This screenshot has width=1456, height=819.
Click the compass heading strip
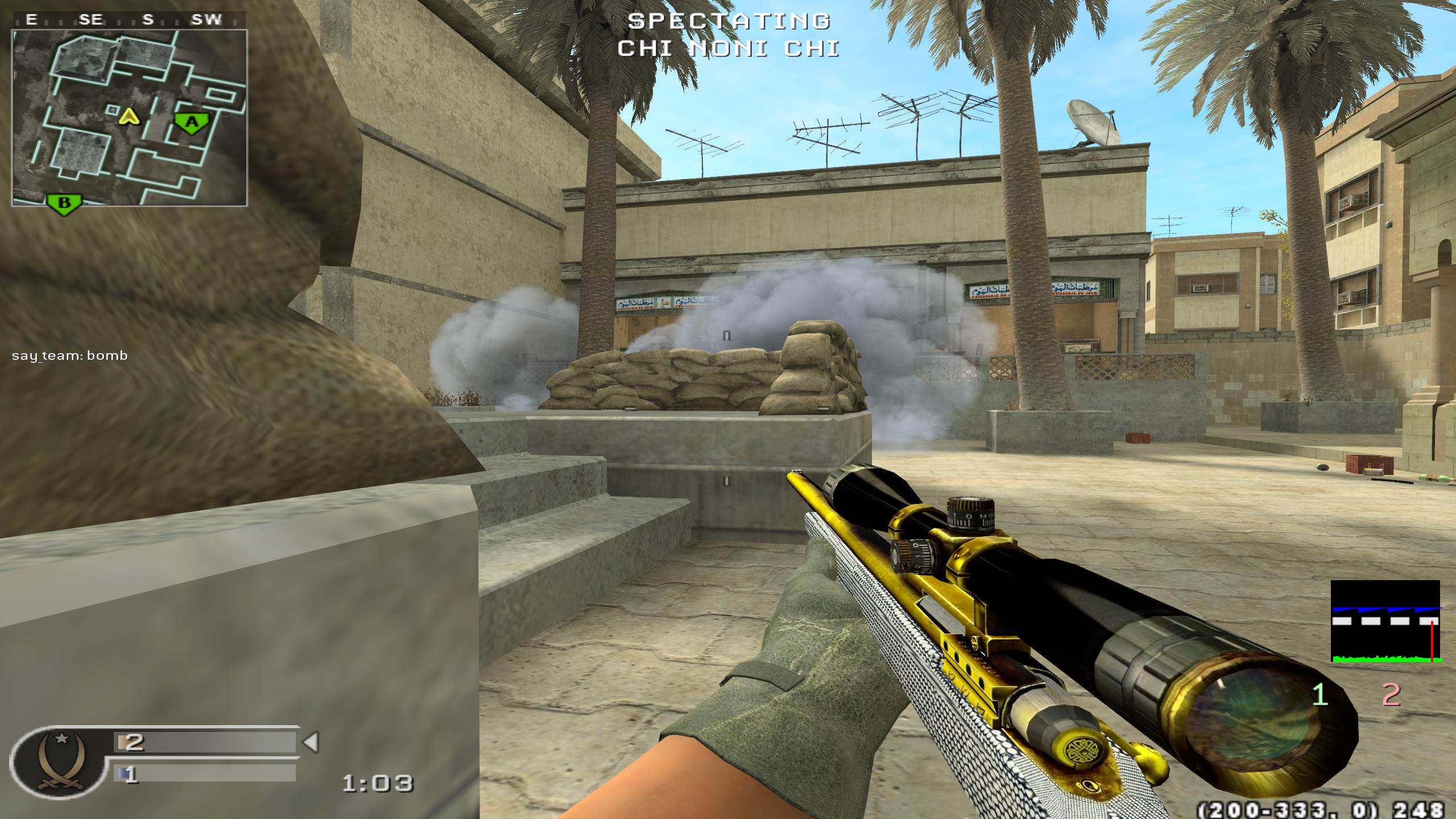coord(129,20)
